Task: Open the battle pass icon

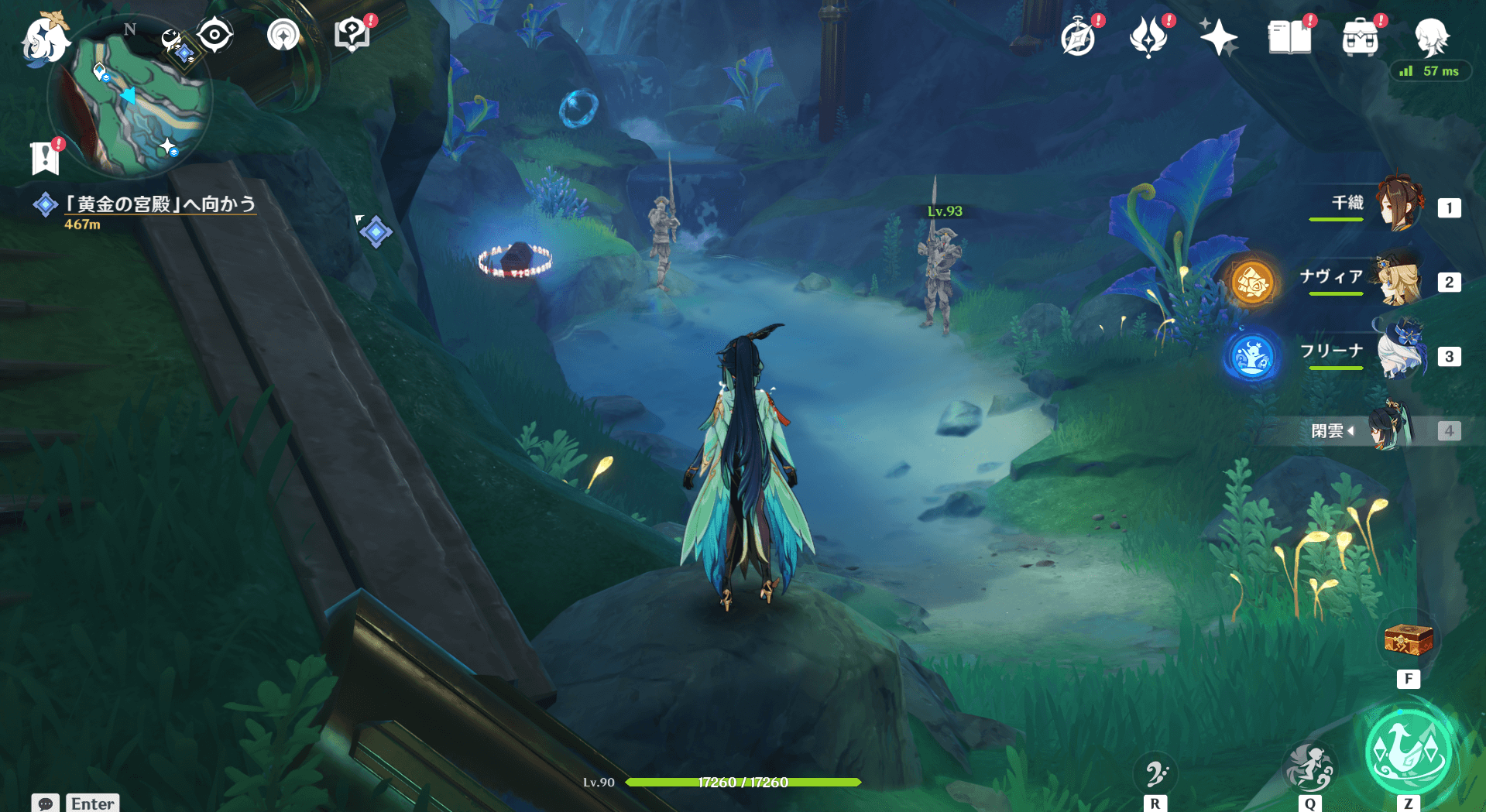Action: click(1148, 38)
